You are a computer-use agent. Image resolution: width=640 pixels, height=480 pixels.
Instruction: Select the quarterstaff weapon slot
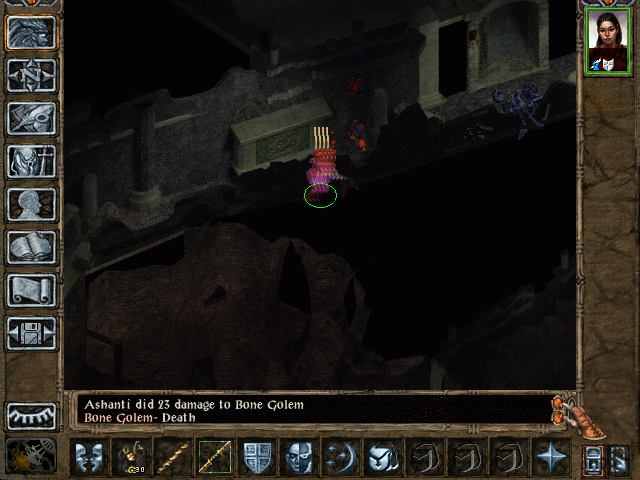click(x=173, y=457)
